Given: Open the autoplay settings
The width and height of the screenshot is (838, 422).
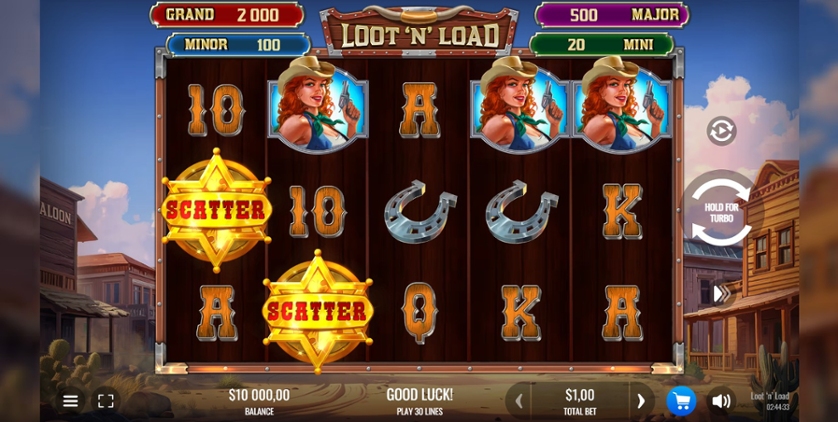Looking at the screenshot, I should 721,131.
